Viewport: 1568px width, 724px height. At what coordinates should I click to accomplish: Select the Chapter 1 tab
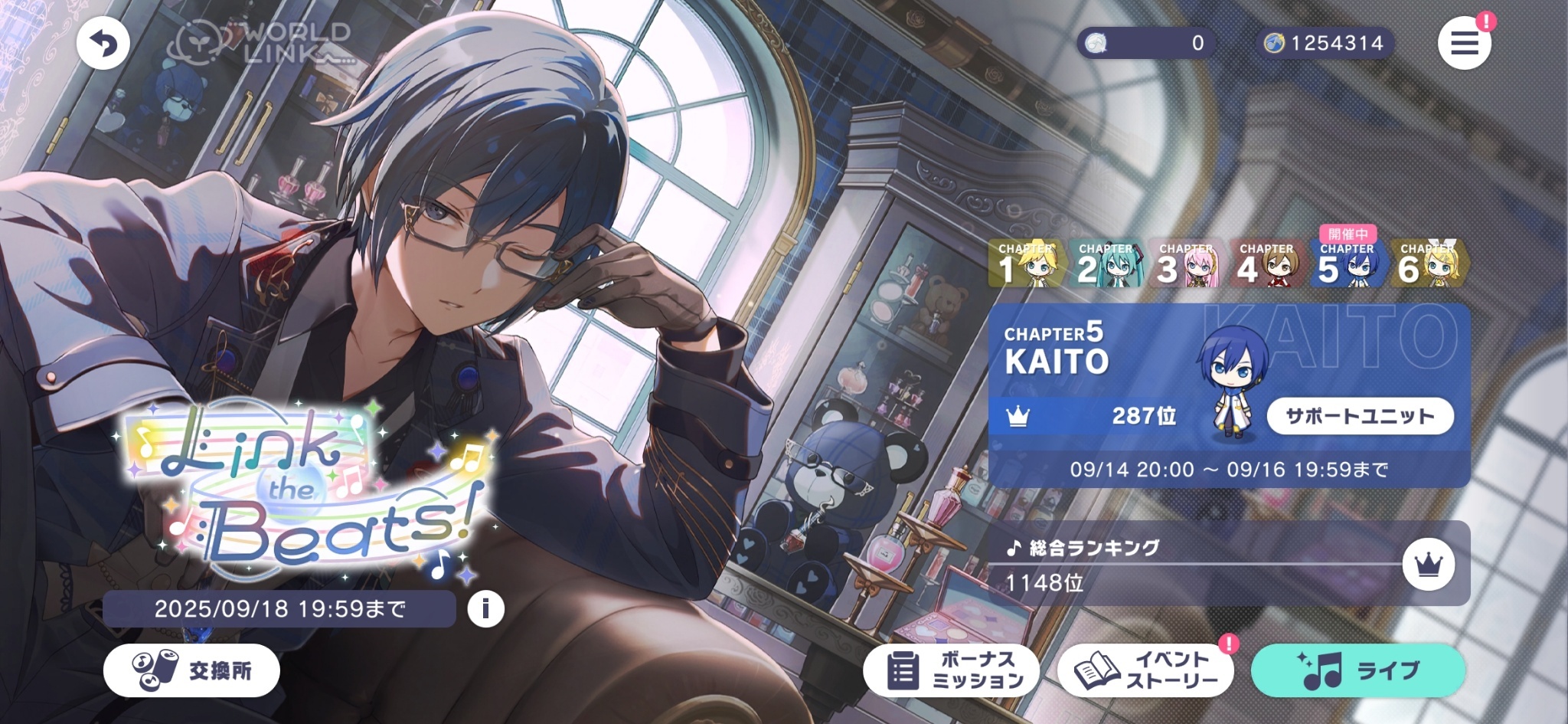pyautogui.click(x=1026, y=264)
